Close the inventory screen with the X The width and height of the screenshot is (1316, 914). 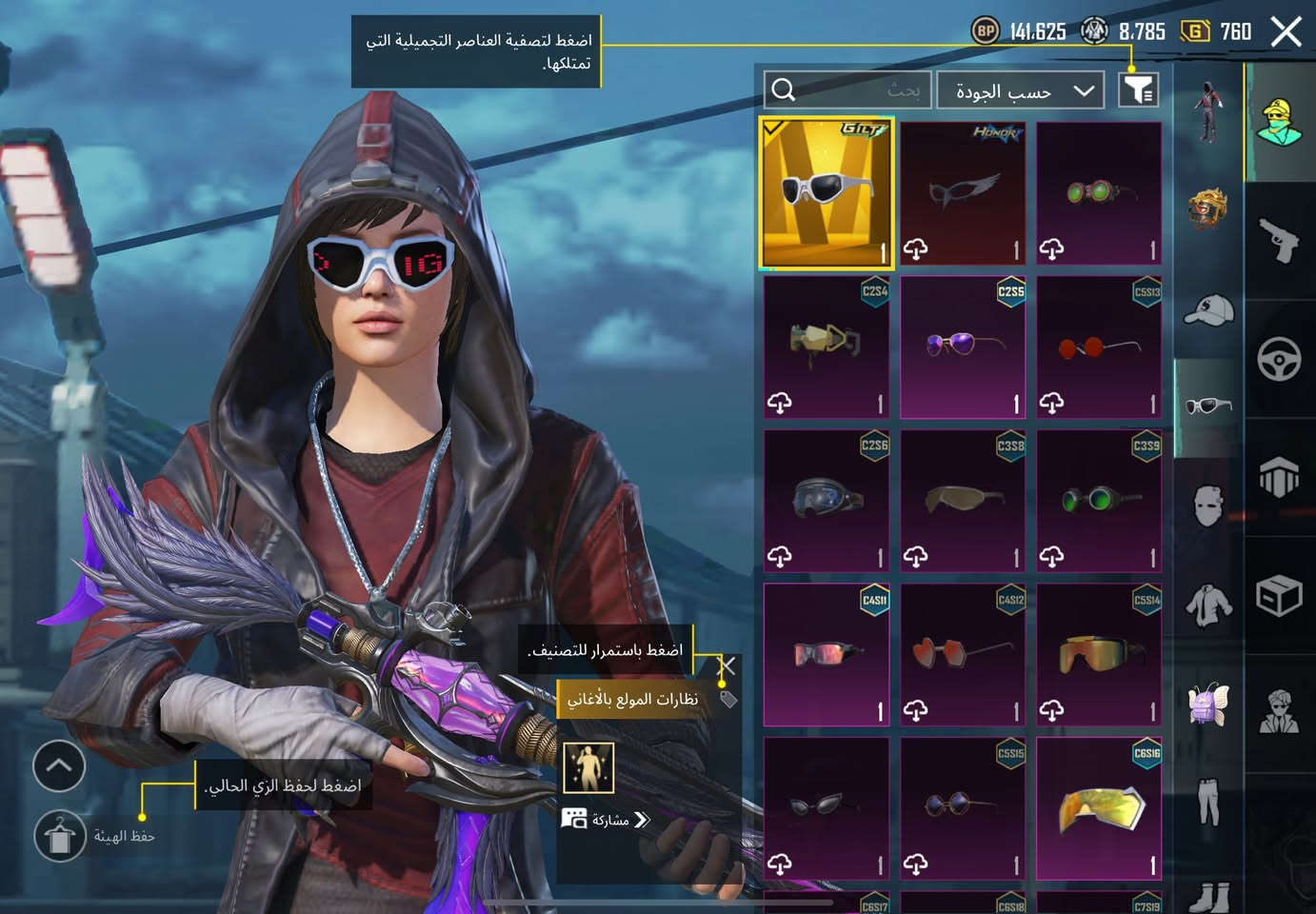[1286, 32]
